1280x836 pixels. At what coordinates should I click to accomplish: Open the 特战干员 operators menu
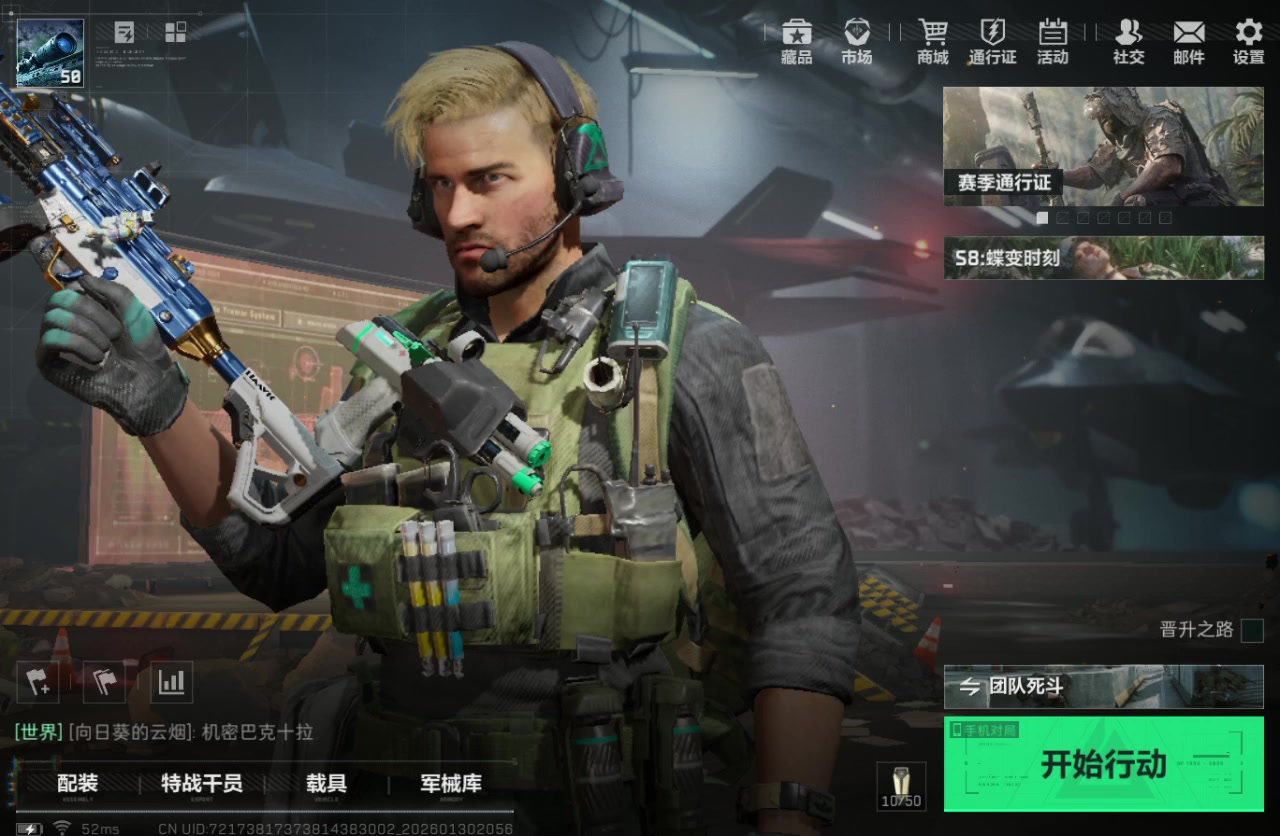[x=202, y=784]
